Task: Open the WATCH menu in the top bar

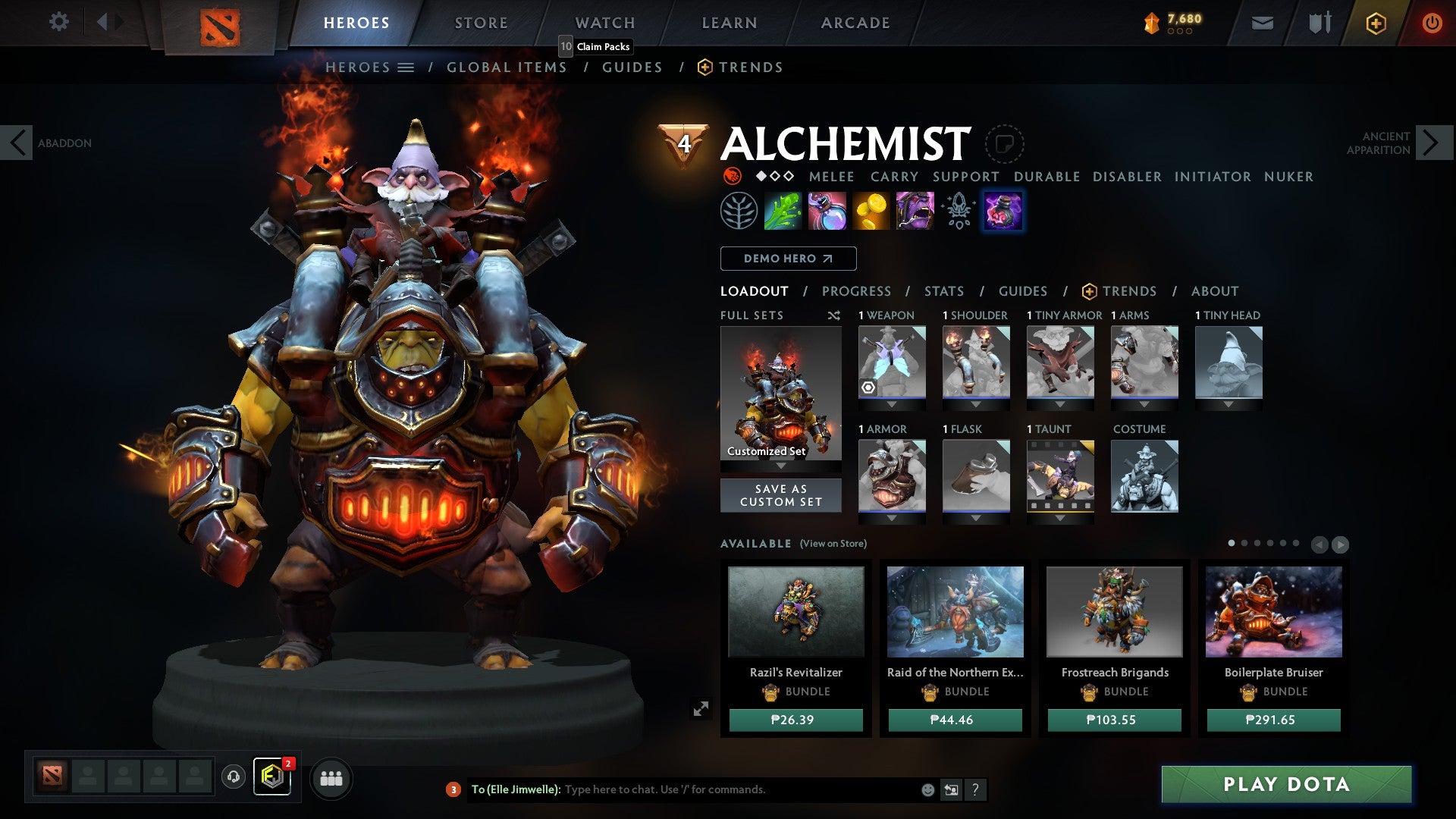Action: (604, 22)
